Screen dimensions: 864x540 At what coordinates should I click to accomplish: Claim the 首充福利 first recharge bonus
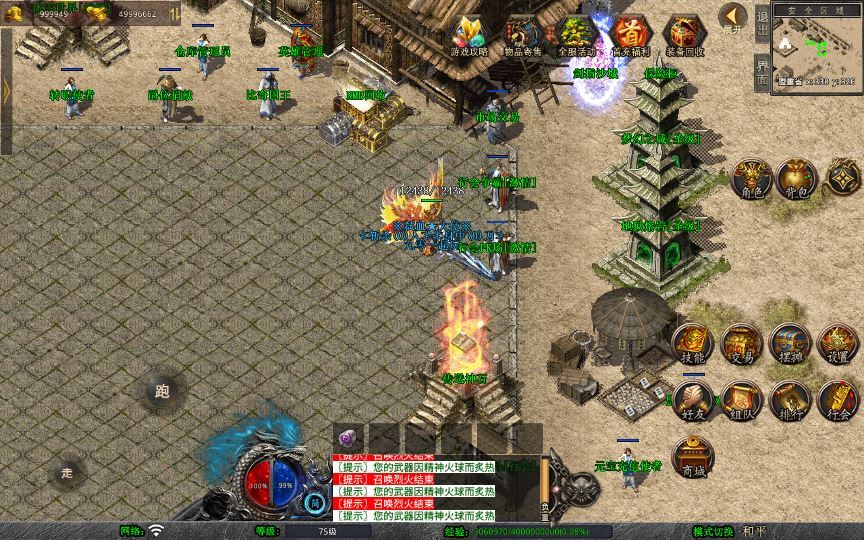(630, 35)
